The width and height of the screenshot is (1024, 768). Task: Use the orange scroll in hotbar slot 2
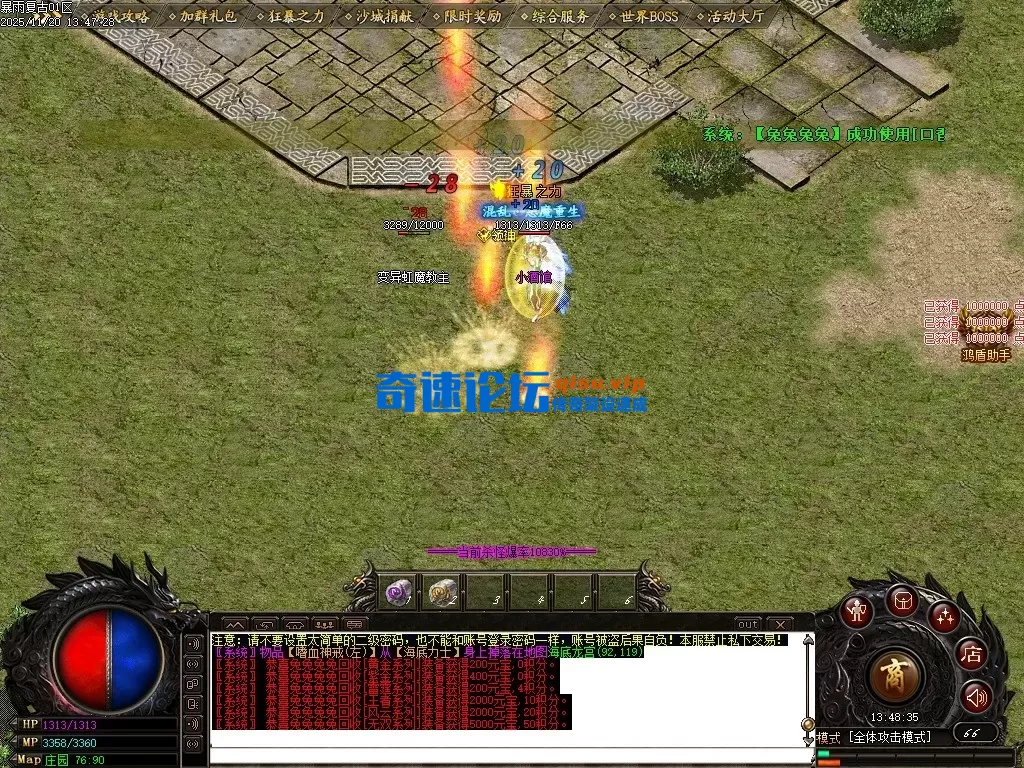click(x=441, y=592)
